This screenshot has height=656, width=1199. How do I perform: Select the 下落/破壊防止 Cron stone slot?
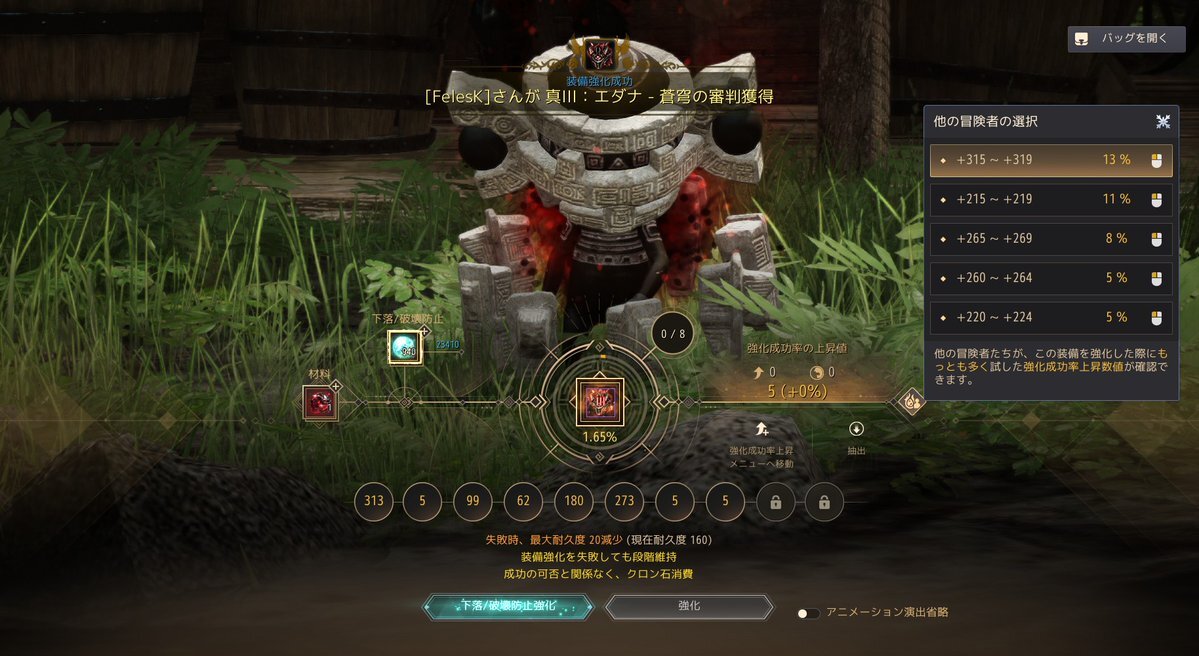(405, 347)
